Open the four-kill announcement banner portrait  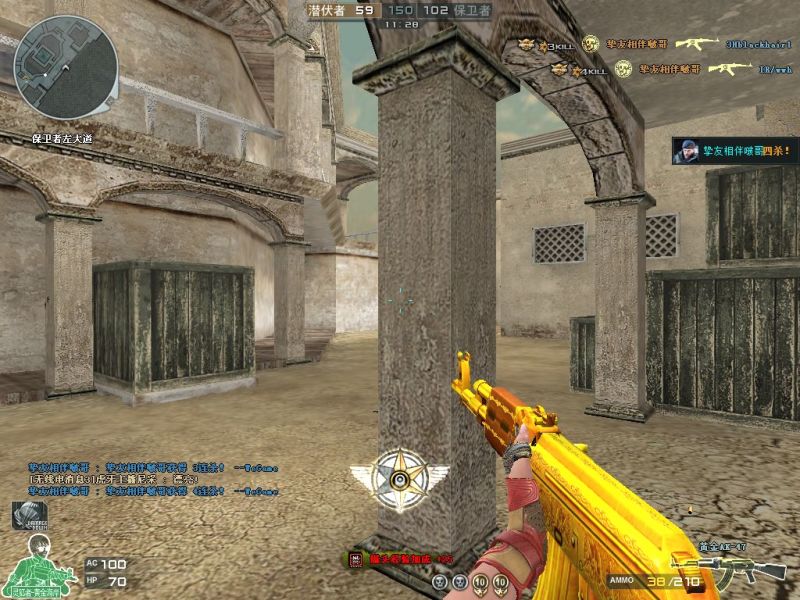[x=687, y=152]
